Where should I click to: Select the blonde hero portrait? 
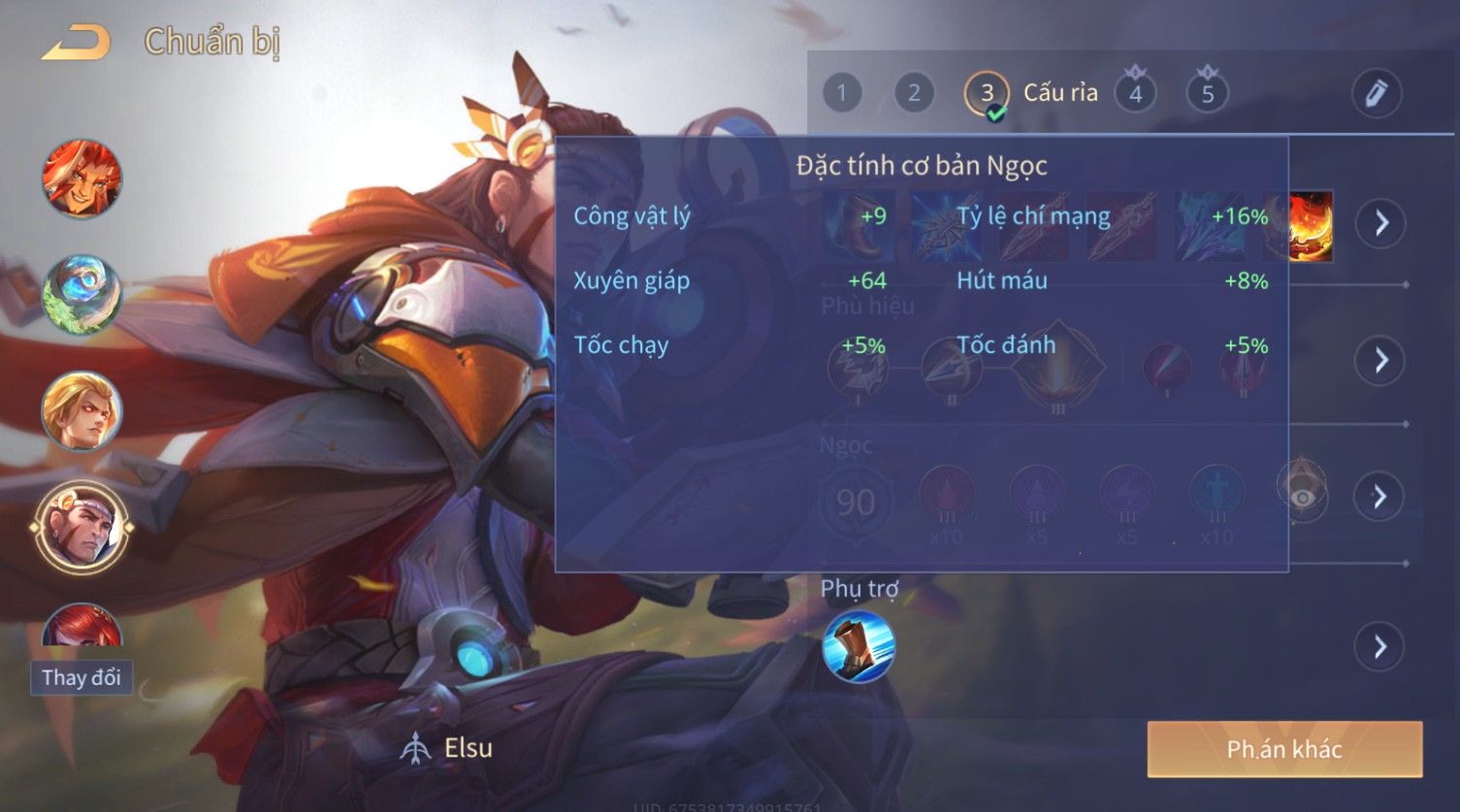[81, 411]
